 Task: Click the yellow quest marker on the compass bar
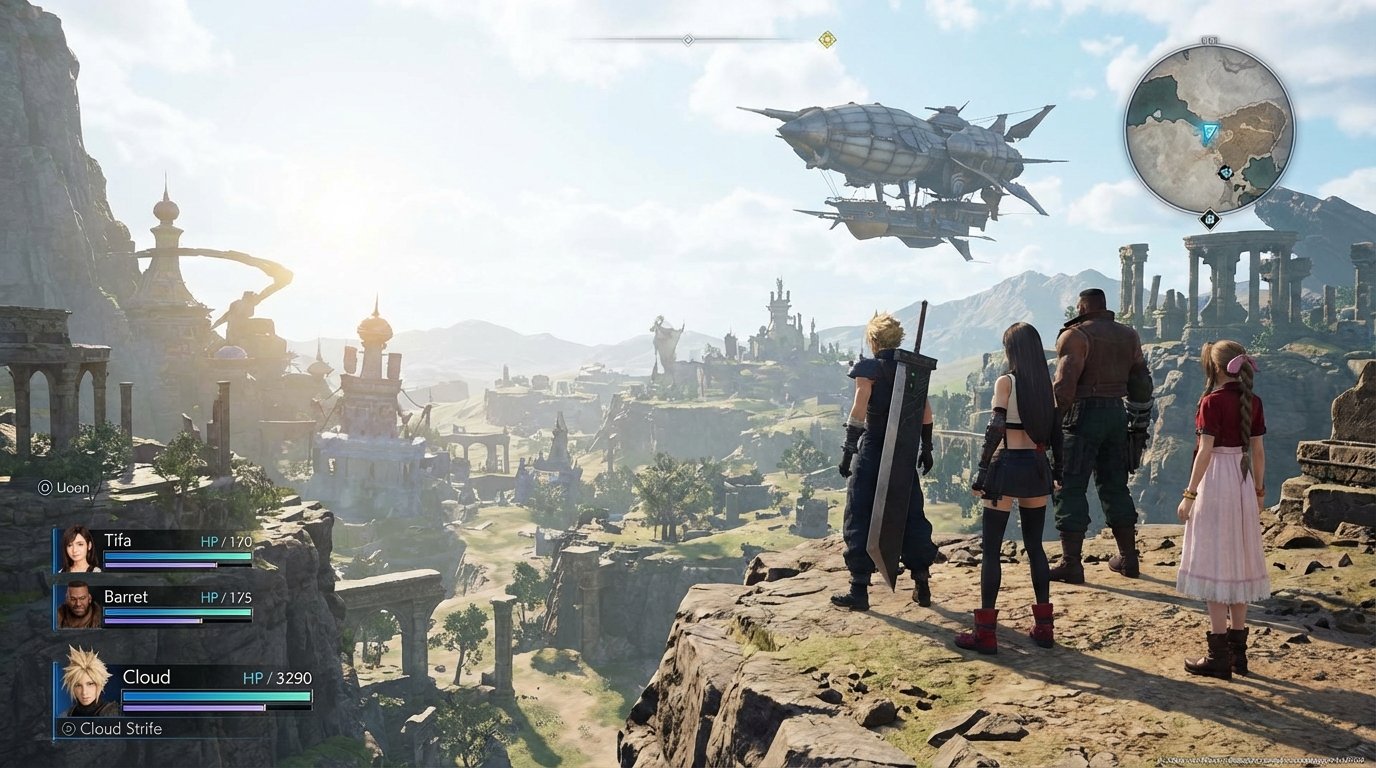[x=826, y=41]
